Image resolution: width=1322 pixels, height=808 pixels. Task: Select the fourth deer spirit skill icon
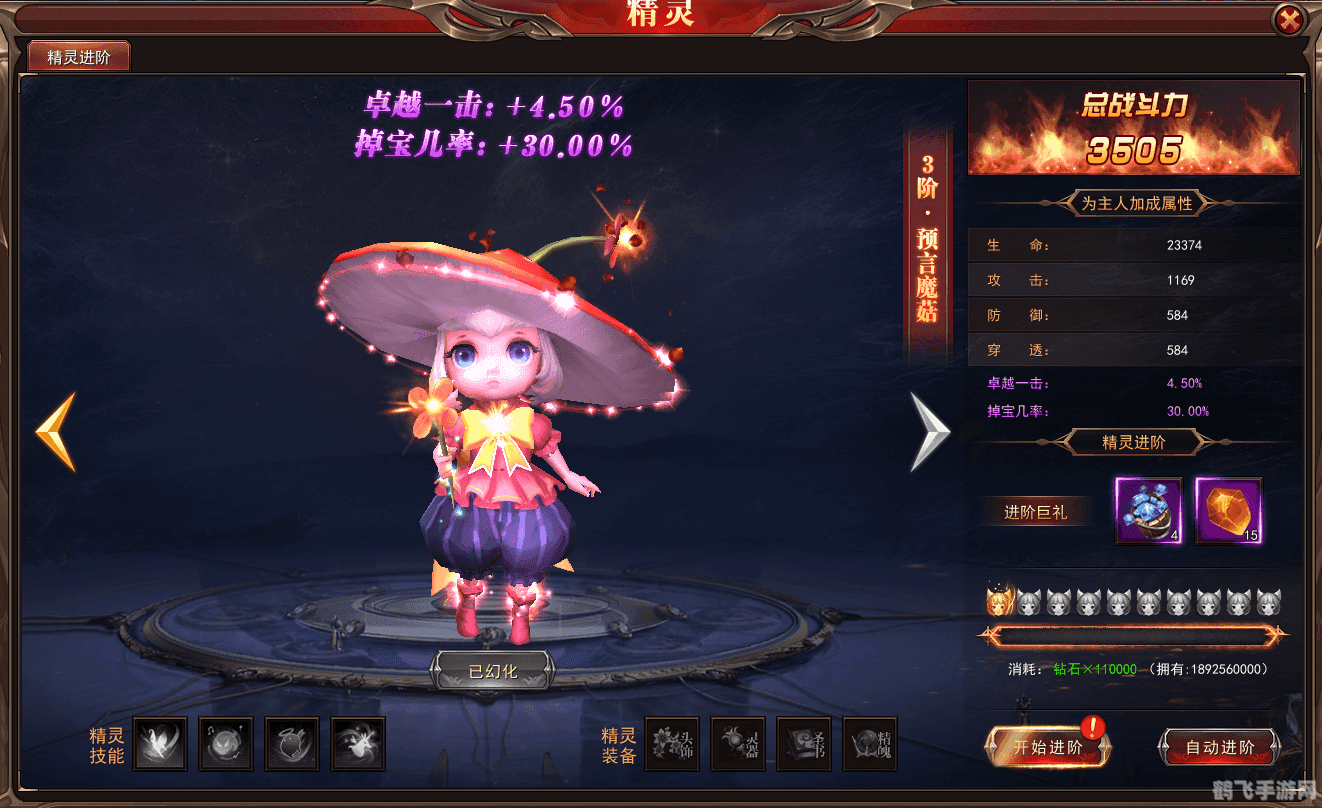tap(358, 744)
